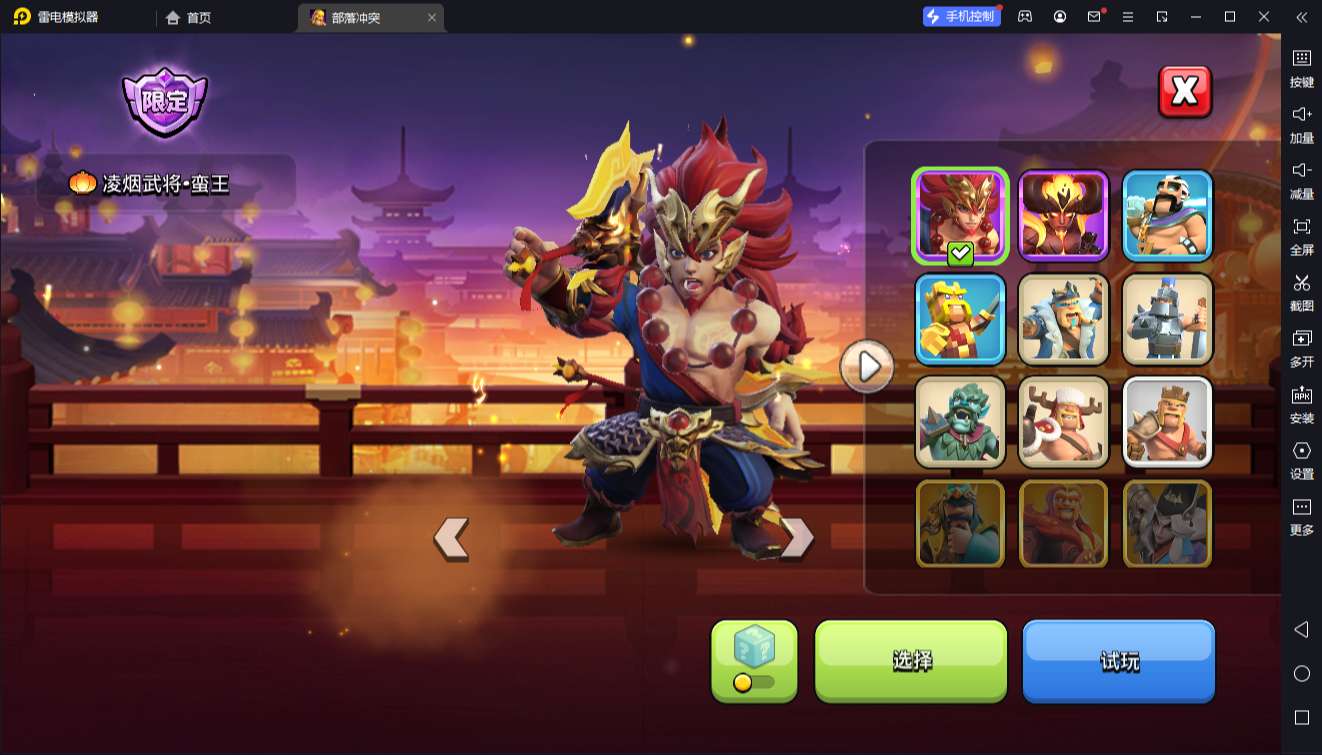Close the skin screen with red X
This screenshot has height=755, width=1322.
[x=1185, y=92]
